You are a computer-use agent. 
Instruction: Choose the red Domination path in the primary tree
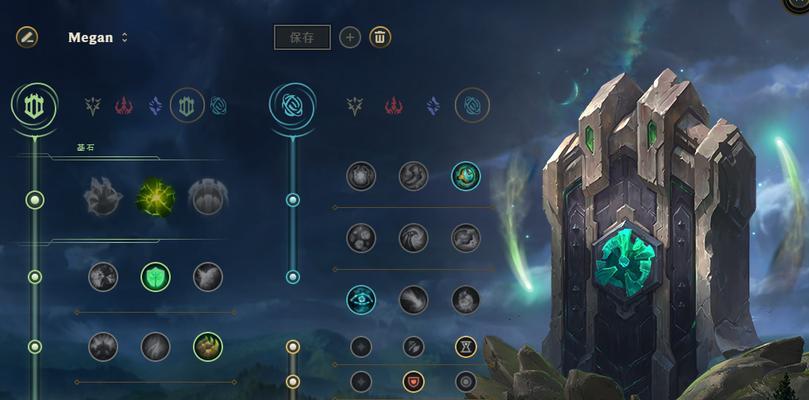pyautogui.click(x=123, y=105)
